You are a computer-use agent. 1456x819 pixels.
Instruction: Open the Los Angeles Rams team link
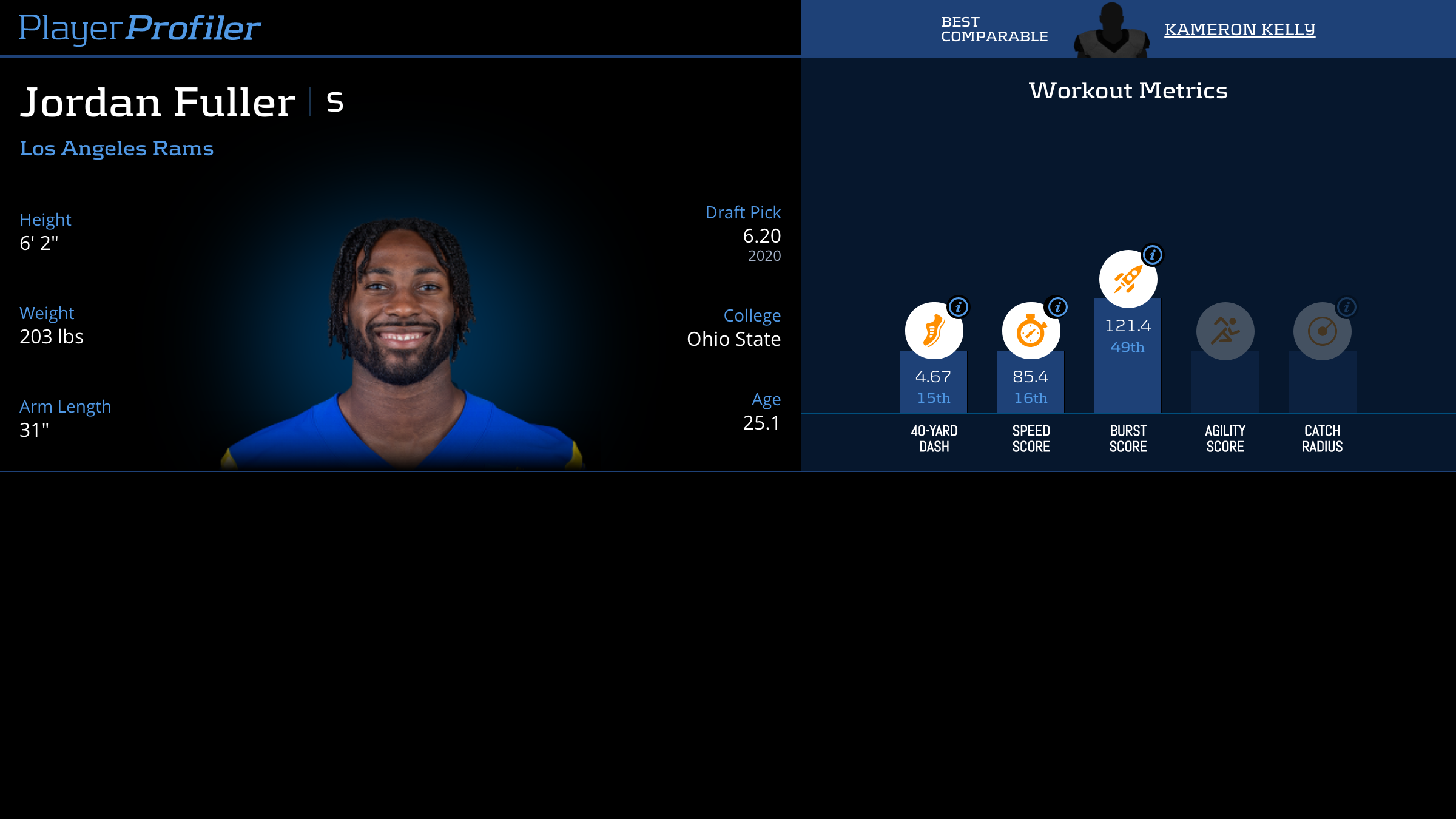coord(116,149)
